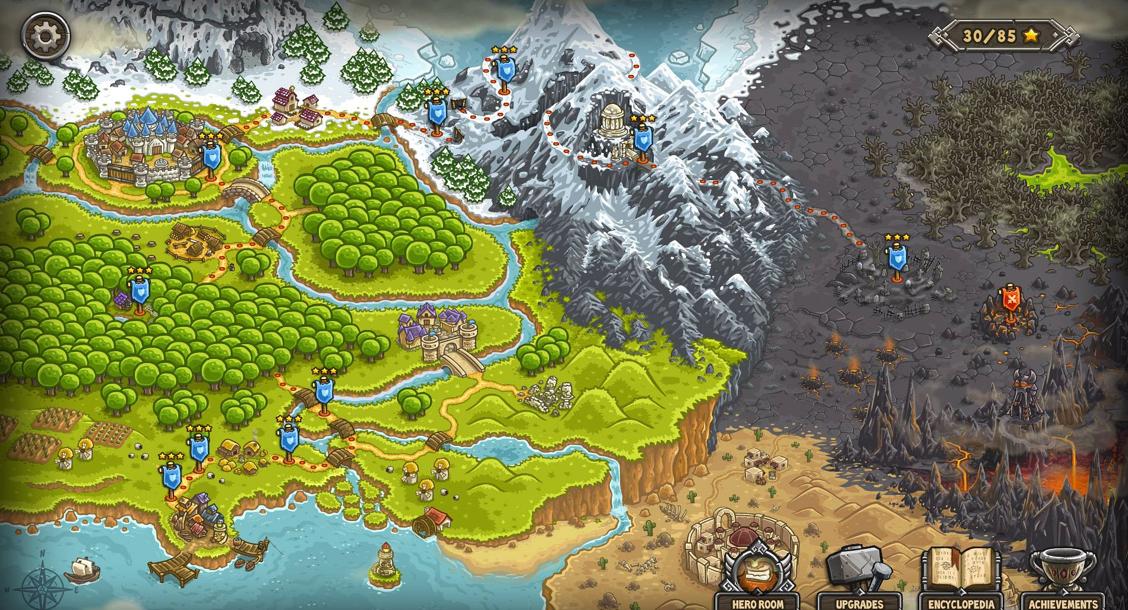Open the Hero Room
The height and width of the screenshot is (610, 1128).
pyautogui.click(x=757, y=577)
